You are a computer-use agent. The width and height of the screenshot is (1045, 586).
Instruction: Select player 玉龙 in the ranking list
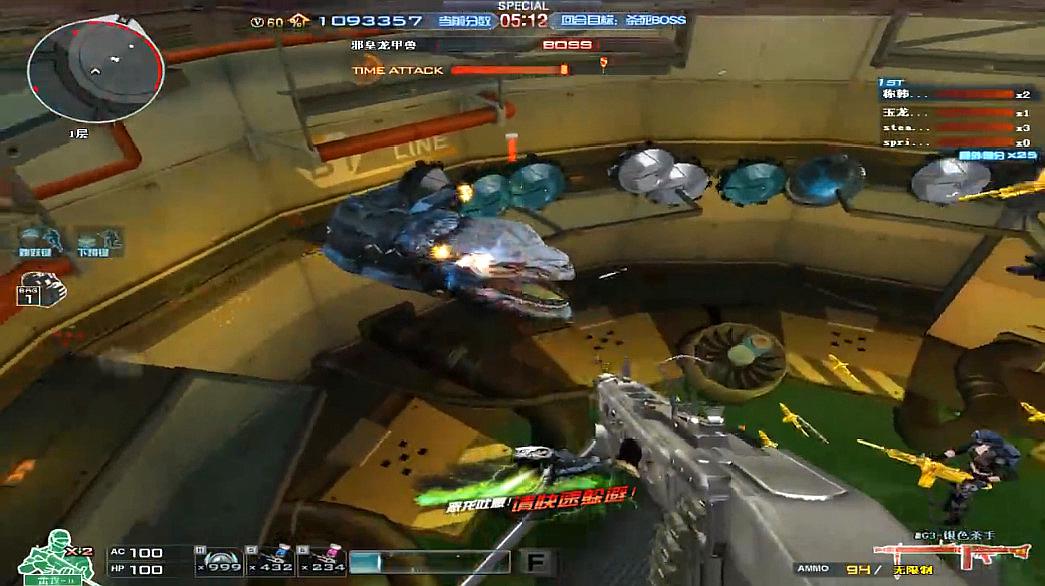click(952, 112)
